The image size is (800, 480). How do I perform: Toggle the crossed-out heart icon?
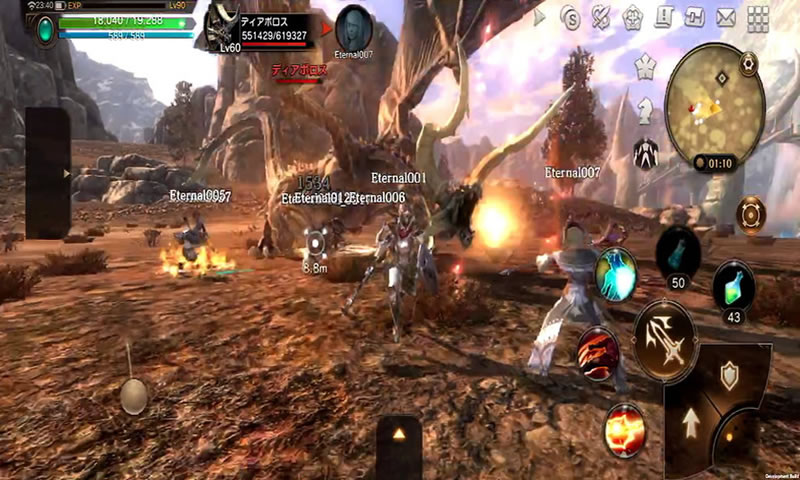pos(601,18)
